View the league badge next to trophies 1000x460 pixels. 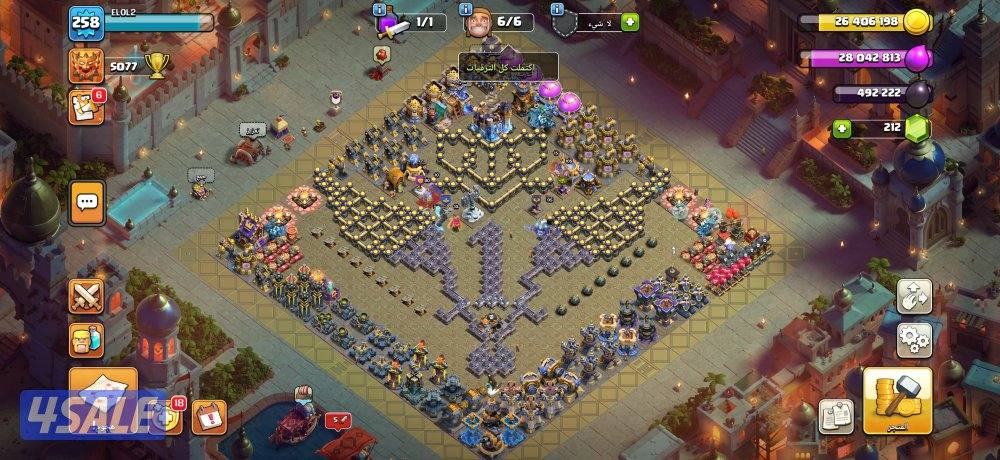tap(86, 66)
